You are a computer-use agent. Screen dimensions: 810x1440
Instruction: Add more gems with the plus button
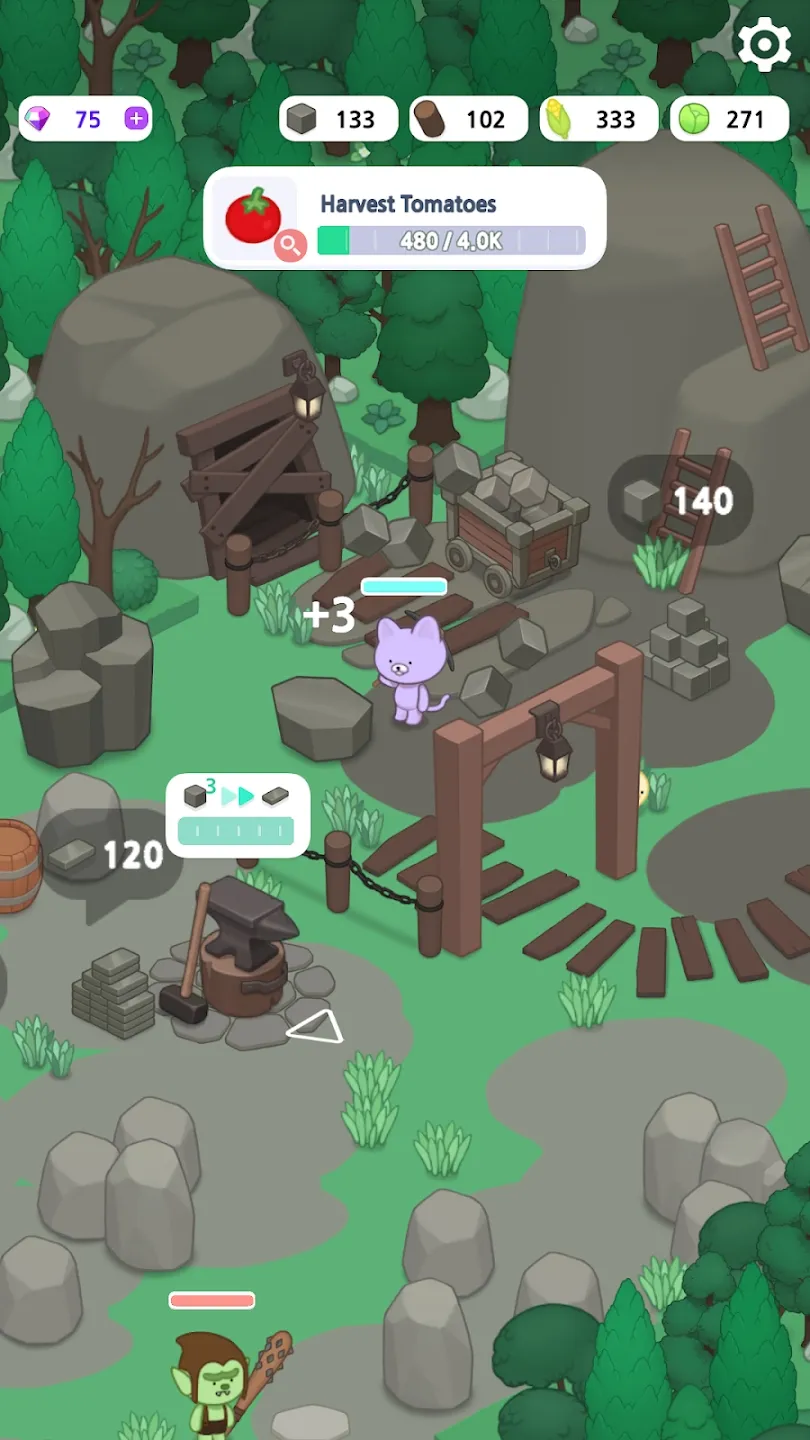136,119
